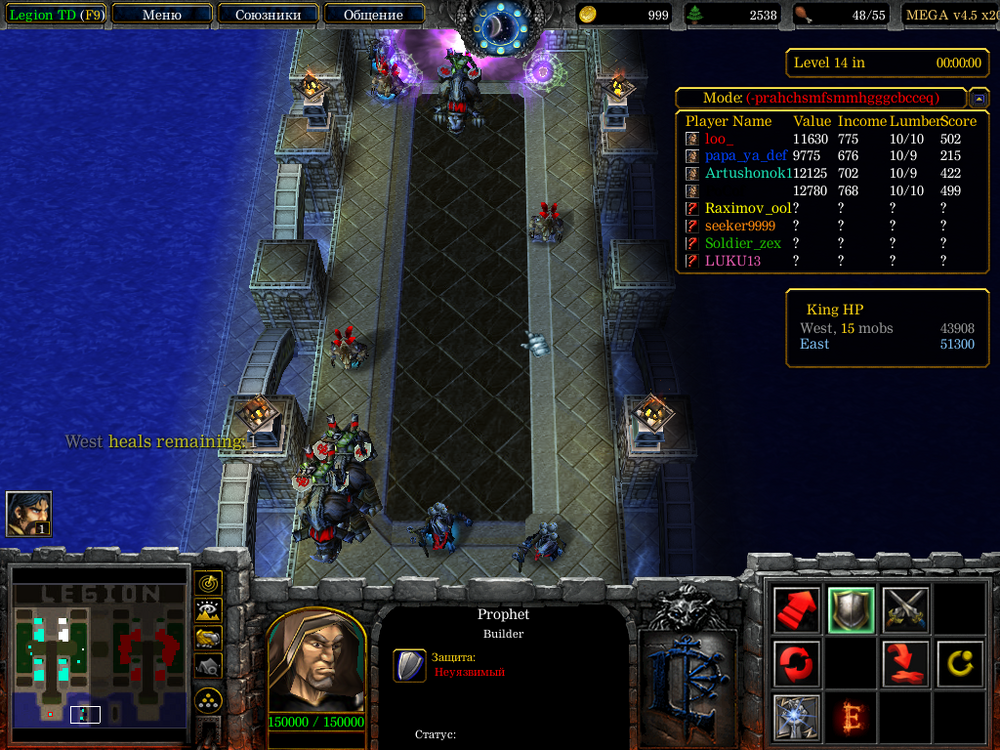
Task: Activate the glowing fist ability
Action: [797, 717]
